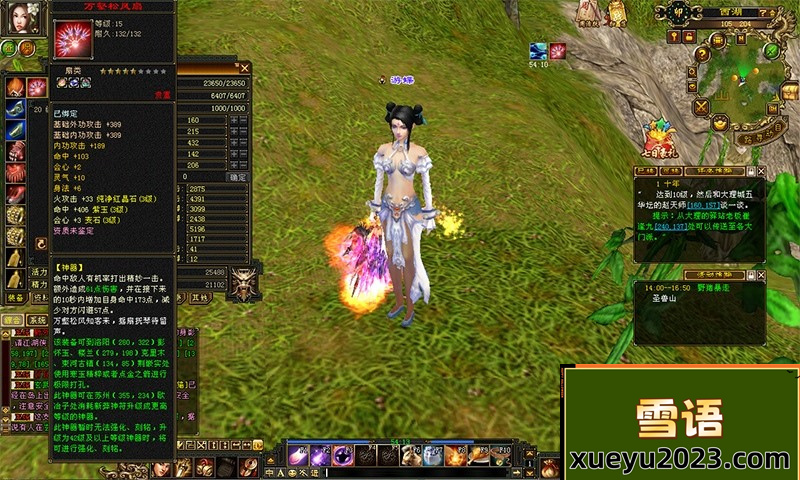The width and height of the screenshot is (800, 480).
Task: Click the 确定 confirm button
Action: pos(238,177)
